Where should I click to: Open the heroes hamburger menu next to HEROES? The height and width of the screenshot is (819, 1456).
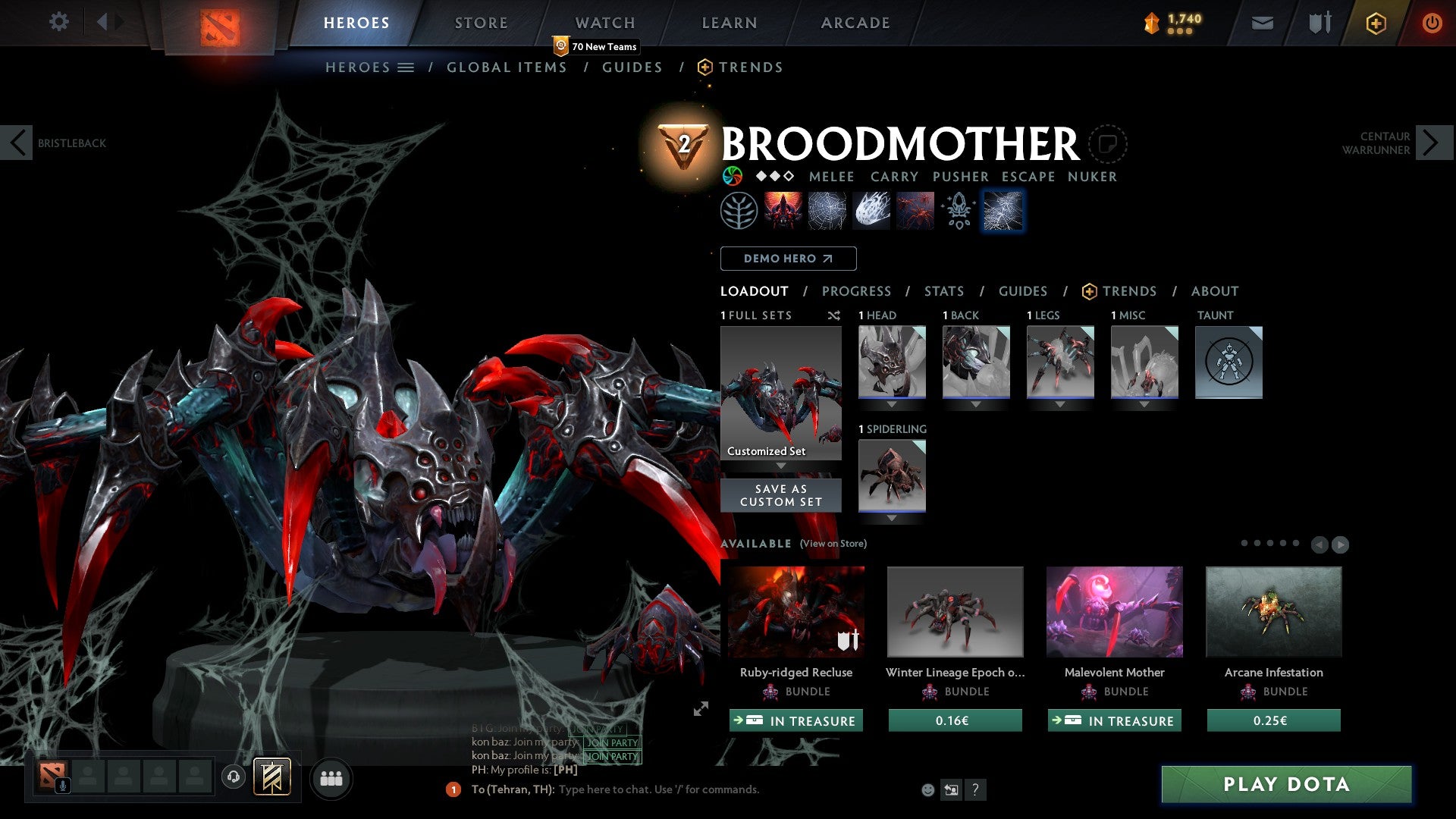pos(406,67)
